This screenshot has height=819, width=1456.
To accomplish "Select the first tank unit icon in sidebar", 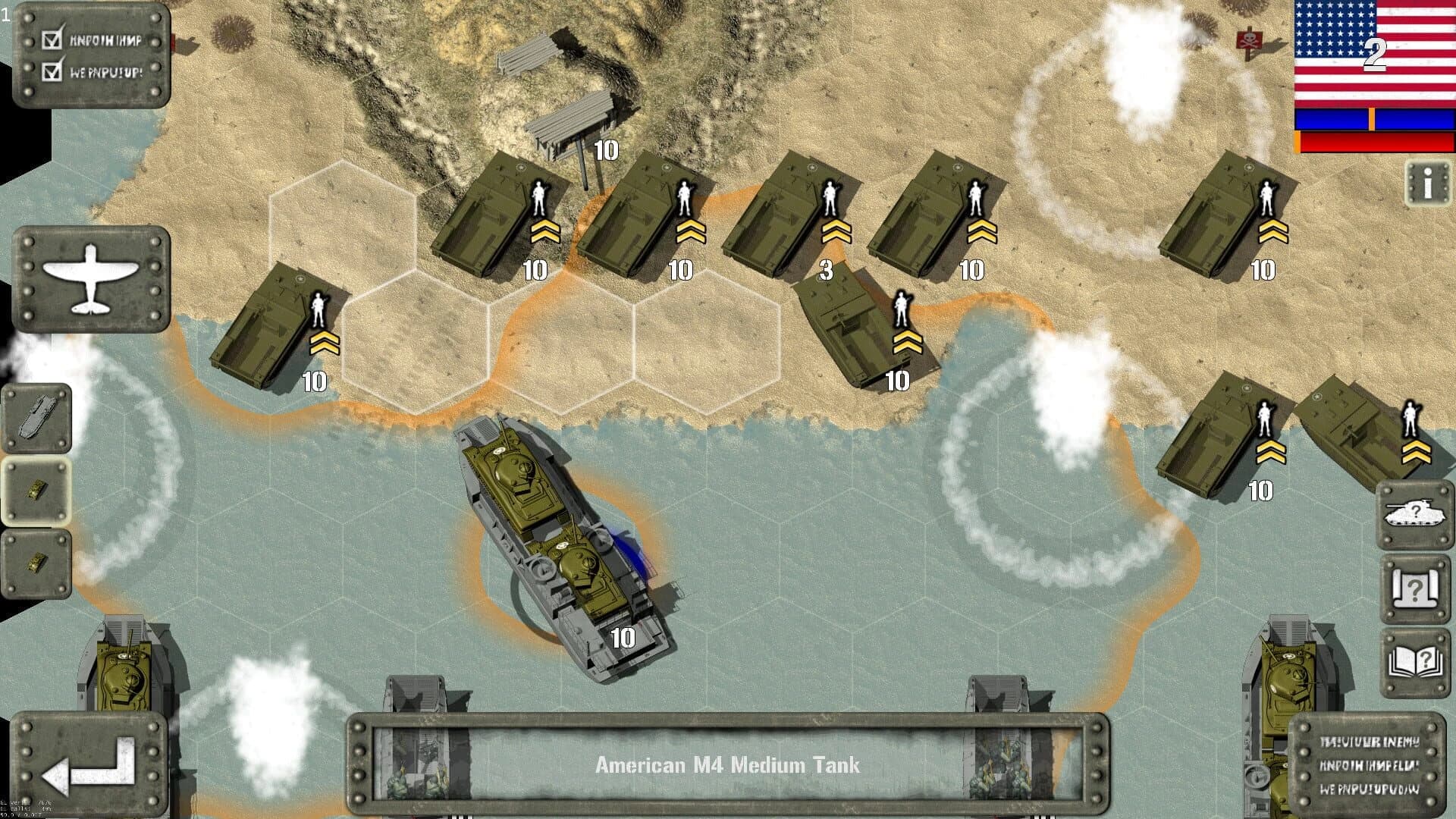I will pyautogui.click(x=36, y=491).
